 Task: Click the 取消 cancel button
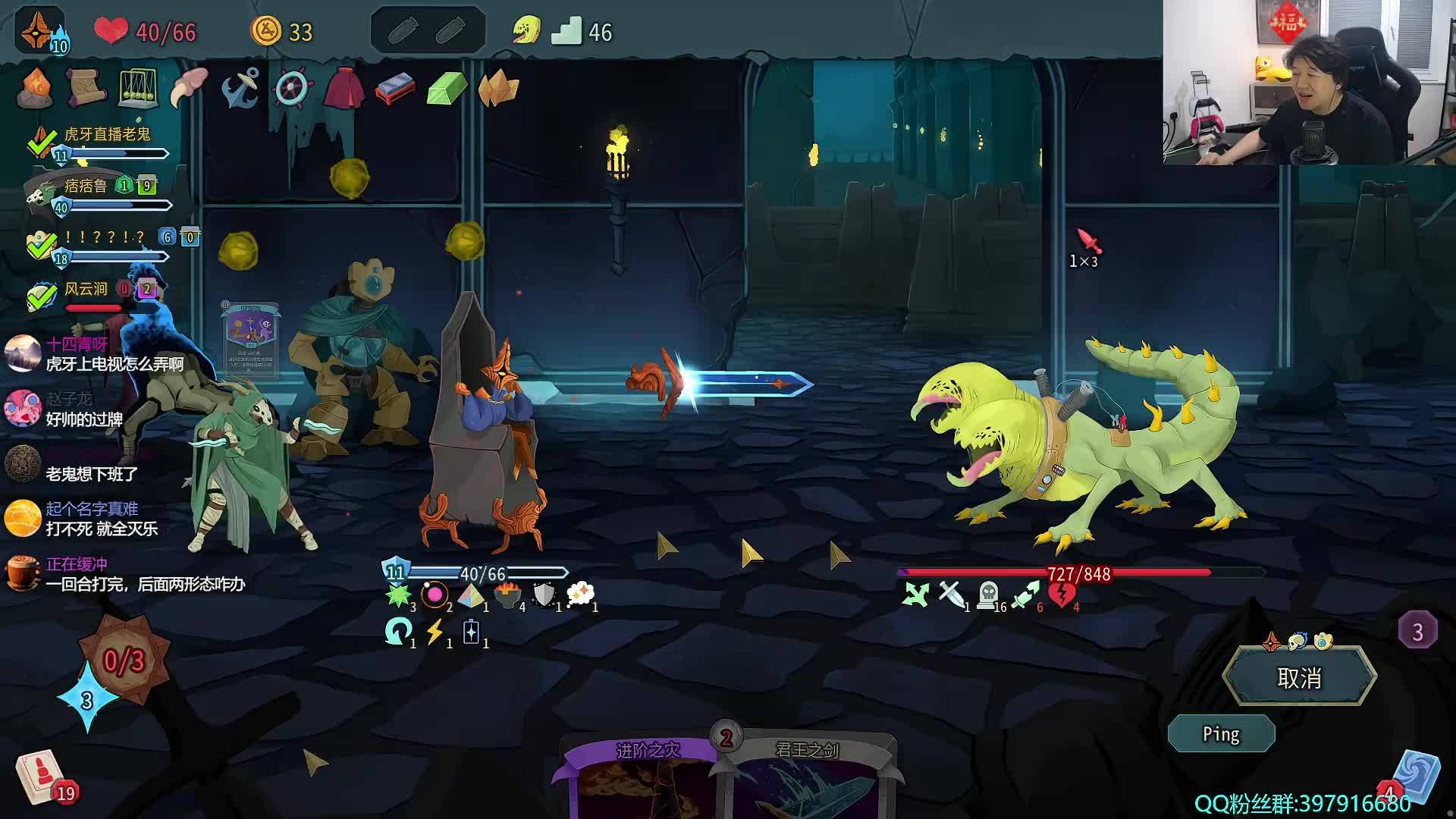tap(1299, 677)
